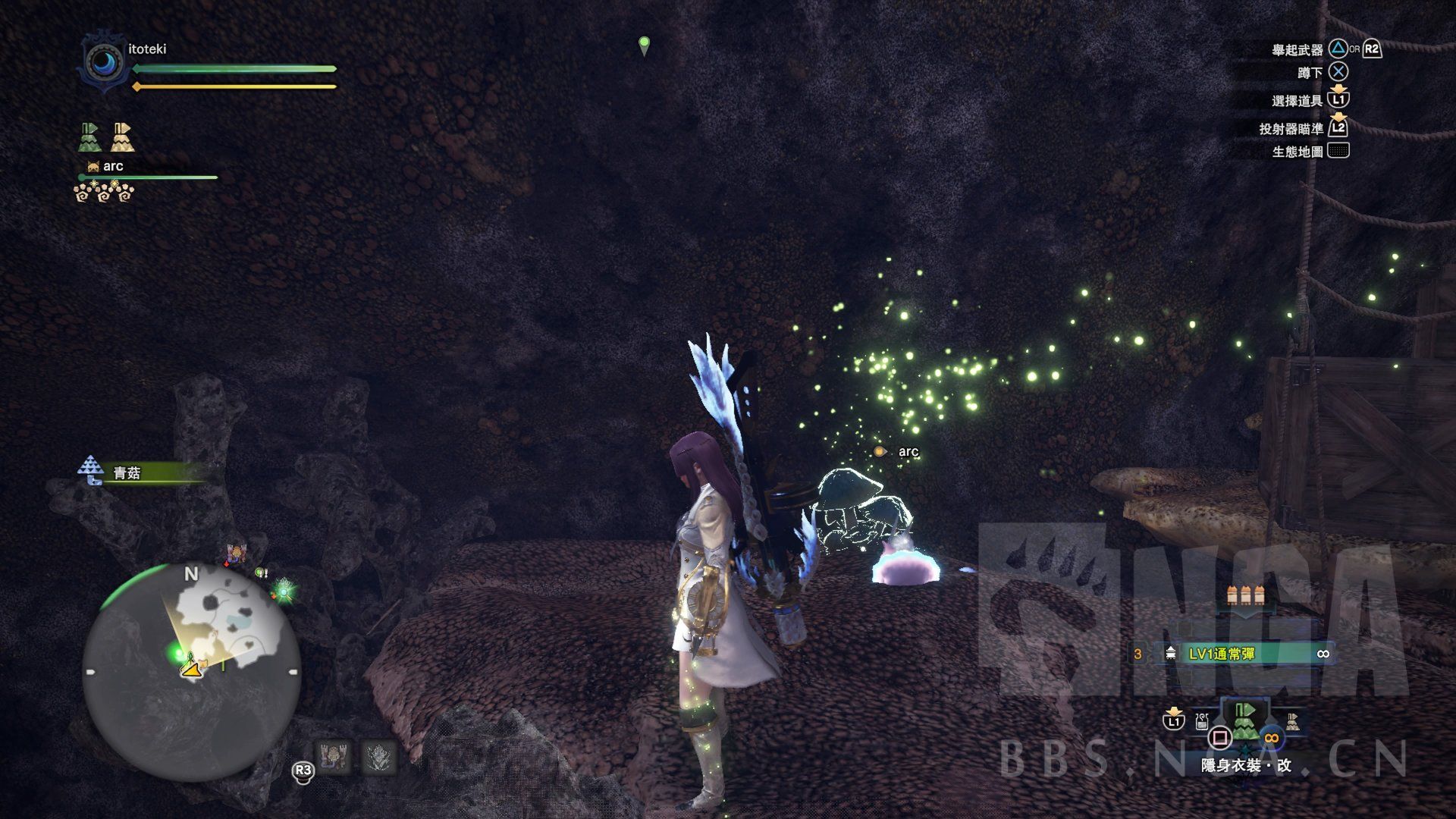Click the green compass marker at top

click(x=645, y=45)
